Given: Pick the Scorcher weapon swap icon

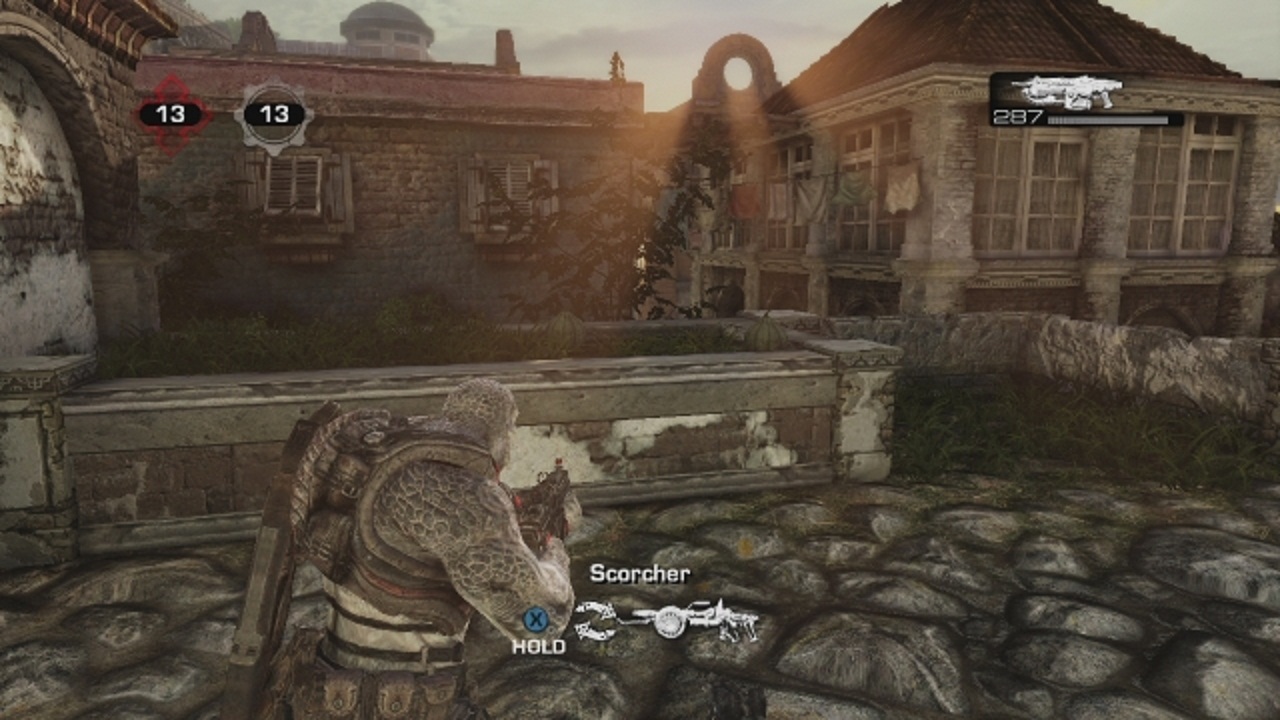Looking at the screenshot, I should (x=667, y=622).
